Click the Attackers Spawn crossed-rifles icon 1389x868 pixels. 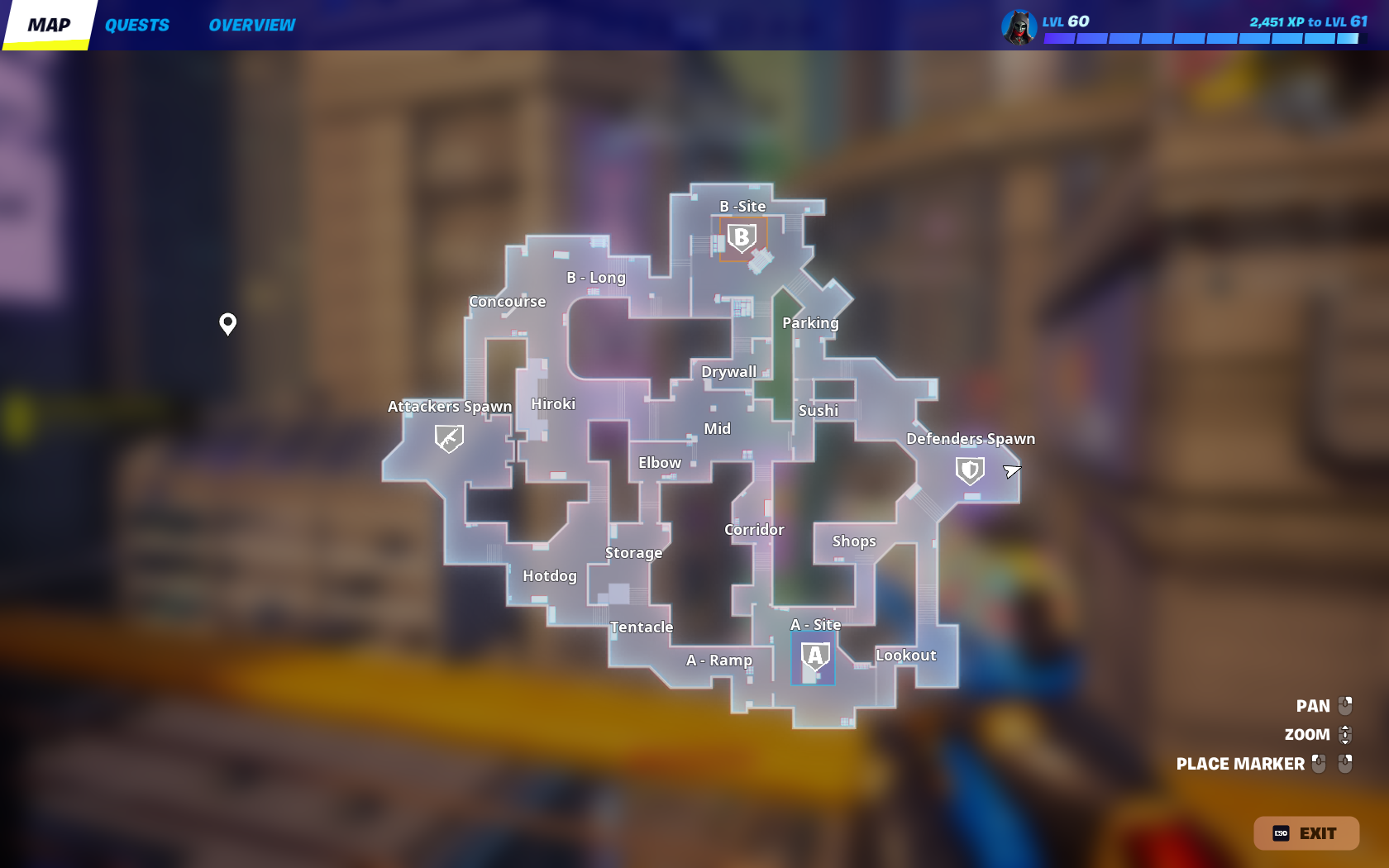coord(447,437)
